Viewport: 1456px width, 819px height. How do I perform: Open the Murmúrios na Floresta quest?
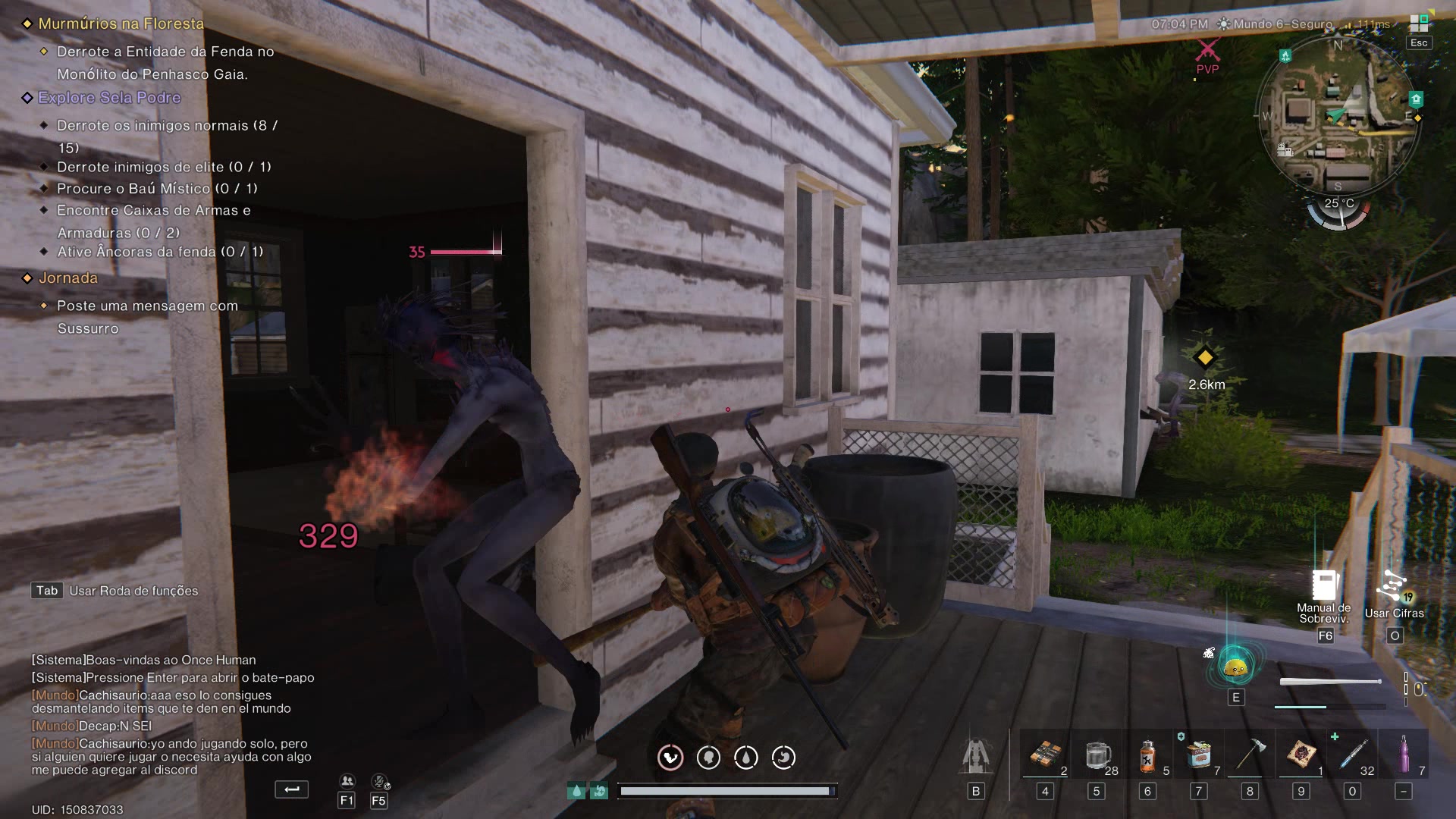point(121,24)
